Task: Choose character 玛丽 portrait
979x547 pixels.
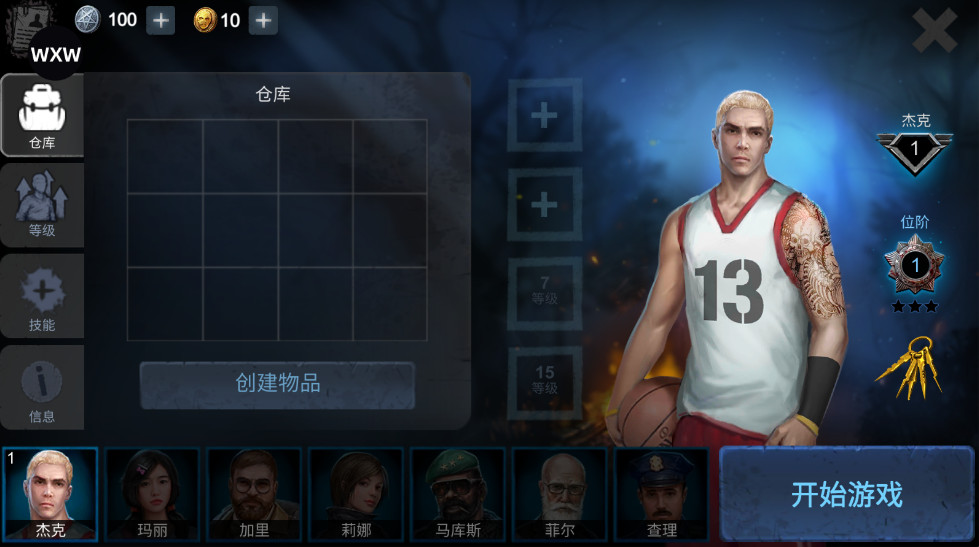Action: pyautogui.click(x=153, y=494)
